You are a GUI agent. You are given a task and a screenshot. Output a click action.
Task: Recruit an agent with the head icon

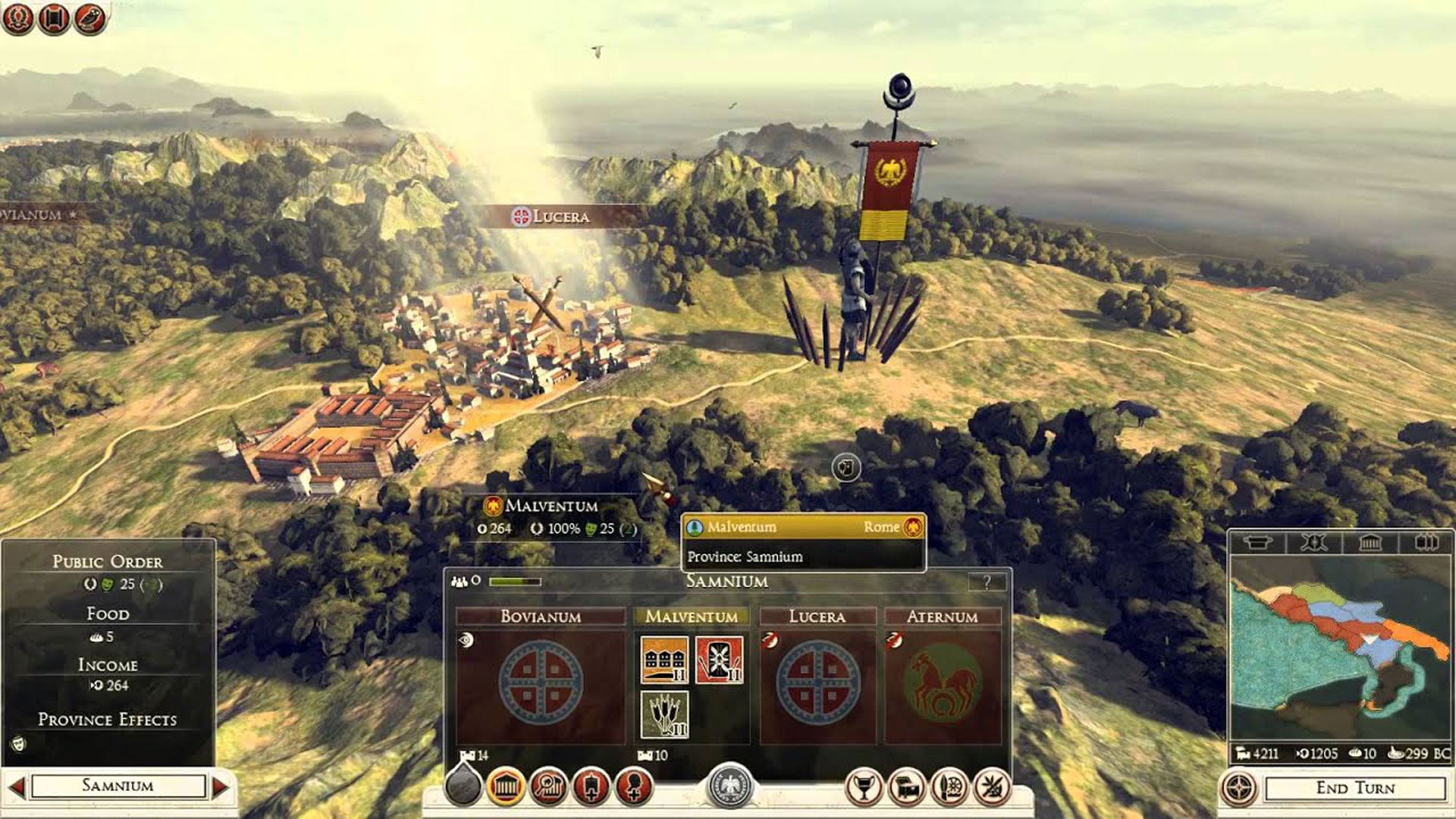[x=634, y=786]
